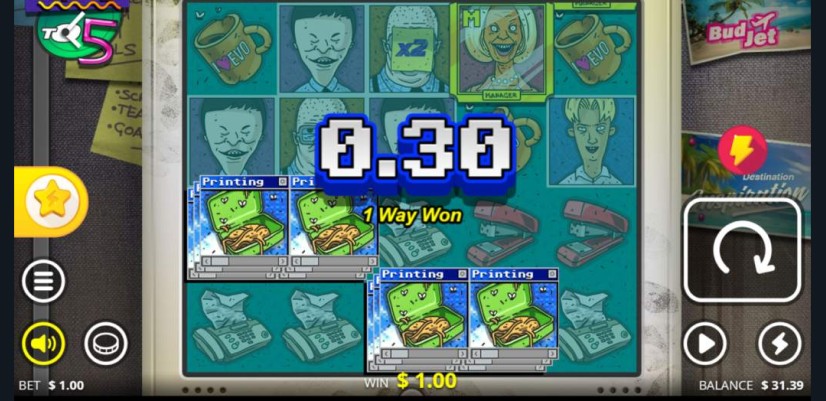Open the hamburger menu

pyautogui.click(x=43, y=281)
